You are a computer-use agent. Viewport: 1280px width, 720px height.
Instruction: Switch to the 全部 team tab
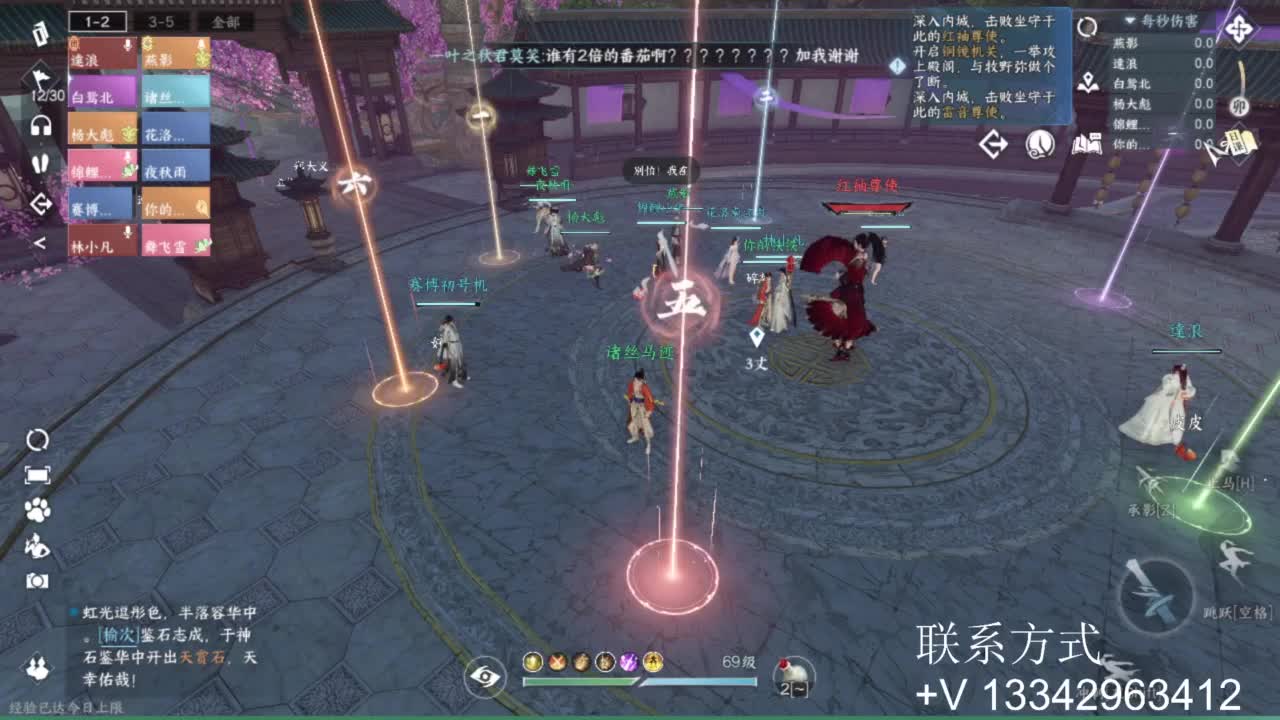(x=225, y=22)
